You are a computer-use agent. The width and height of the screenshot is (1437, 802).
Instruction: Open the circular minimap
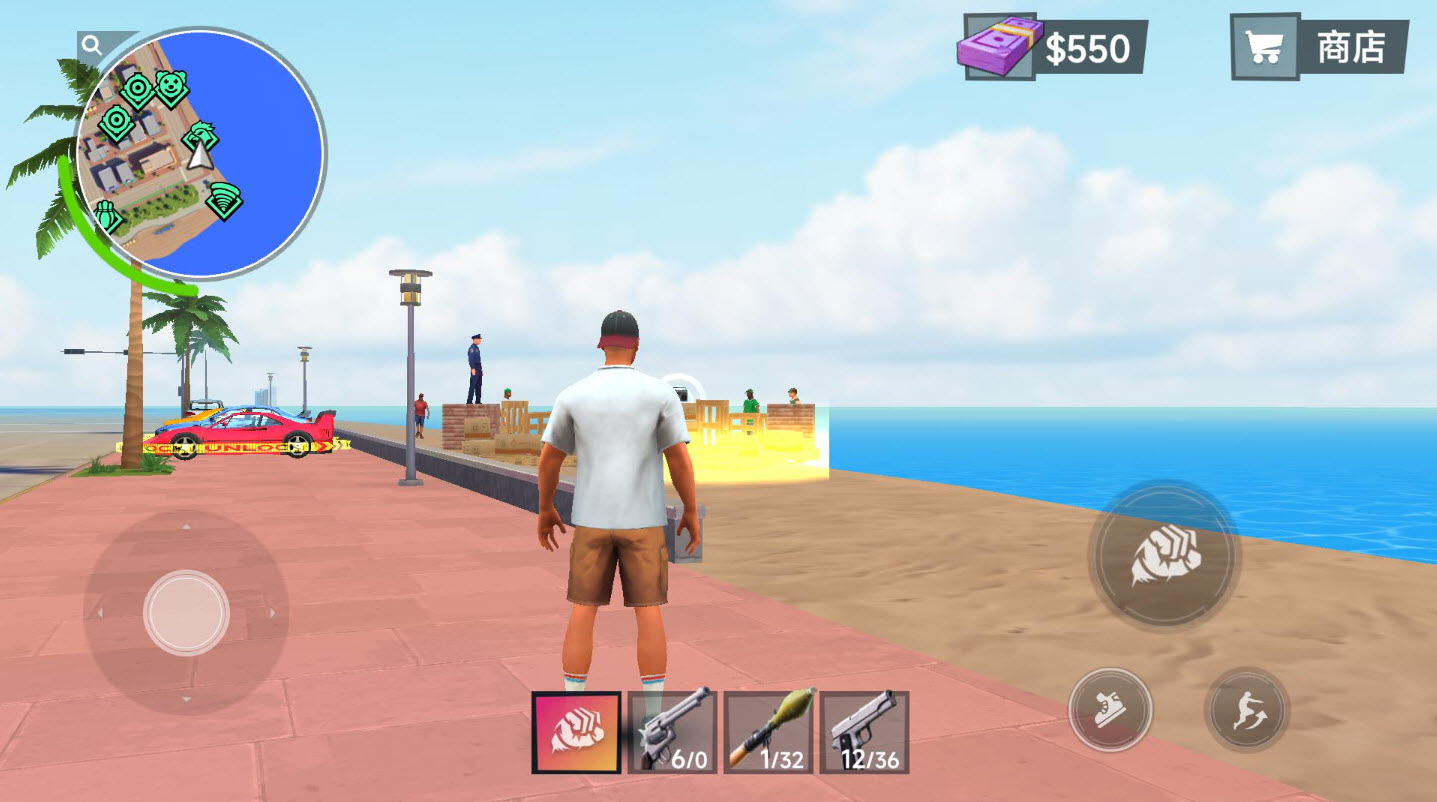click(x=201, y=154)
